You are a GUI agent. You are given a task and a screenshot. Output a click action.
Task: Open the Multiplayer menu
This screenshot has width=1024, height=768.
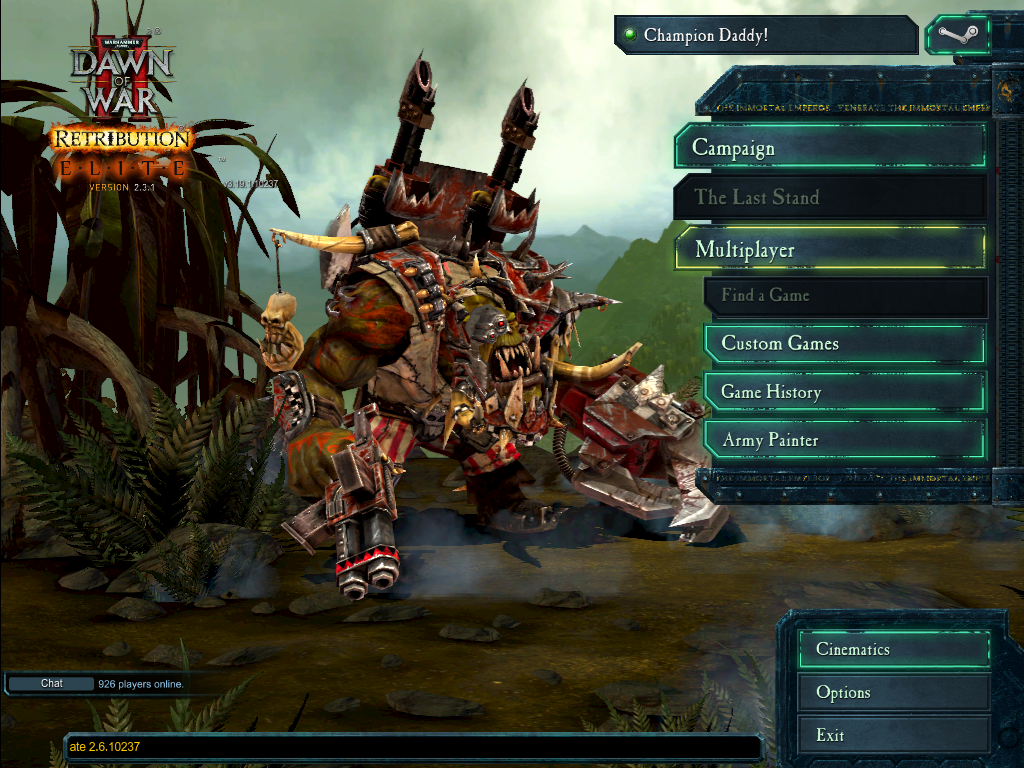830,249
